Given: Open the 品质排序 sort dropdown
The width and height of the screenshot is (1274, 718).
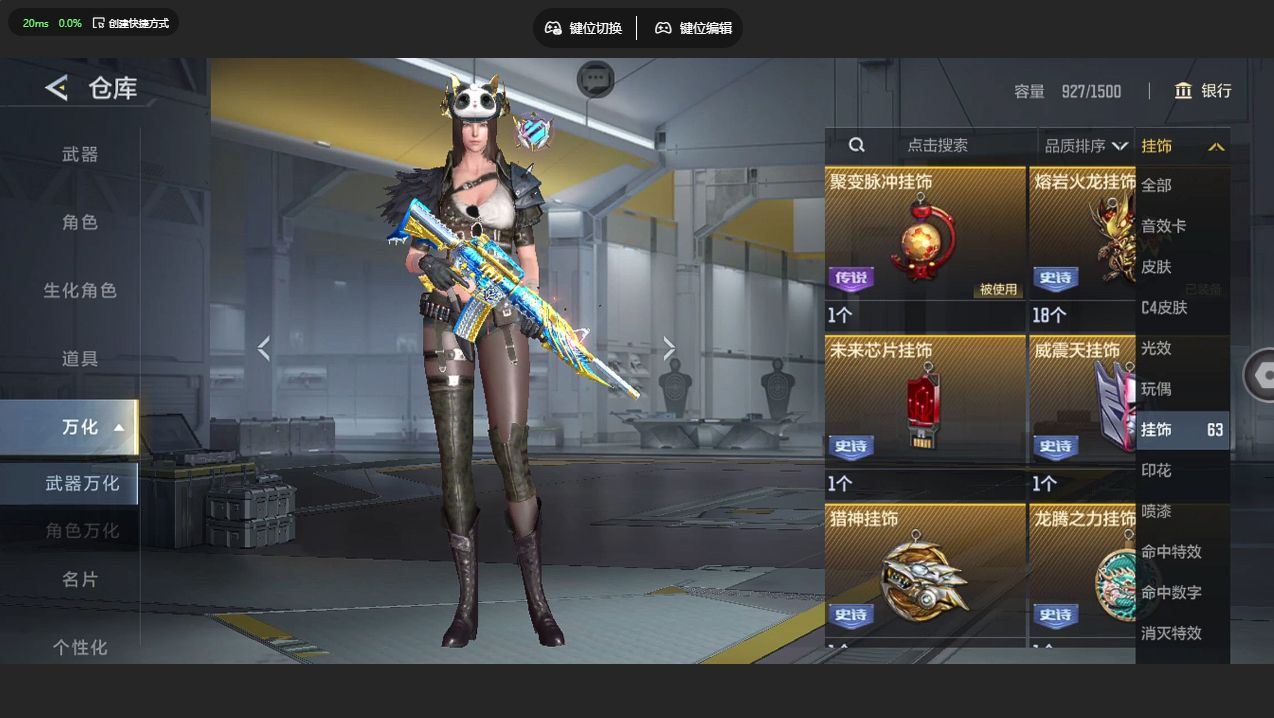Looking at the screenshot, I should [1085, 146].
